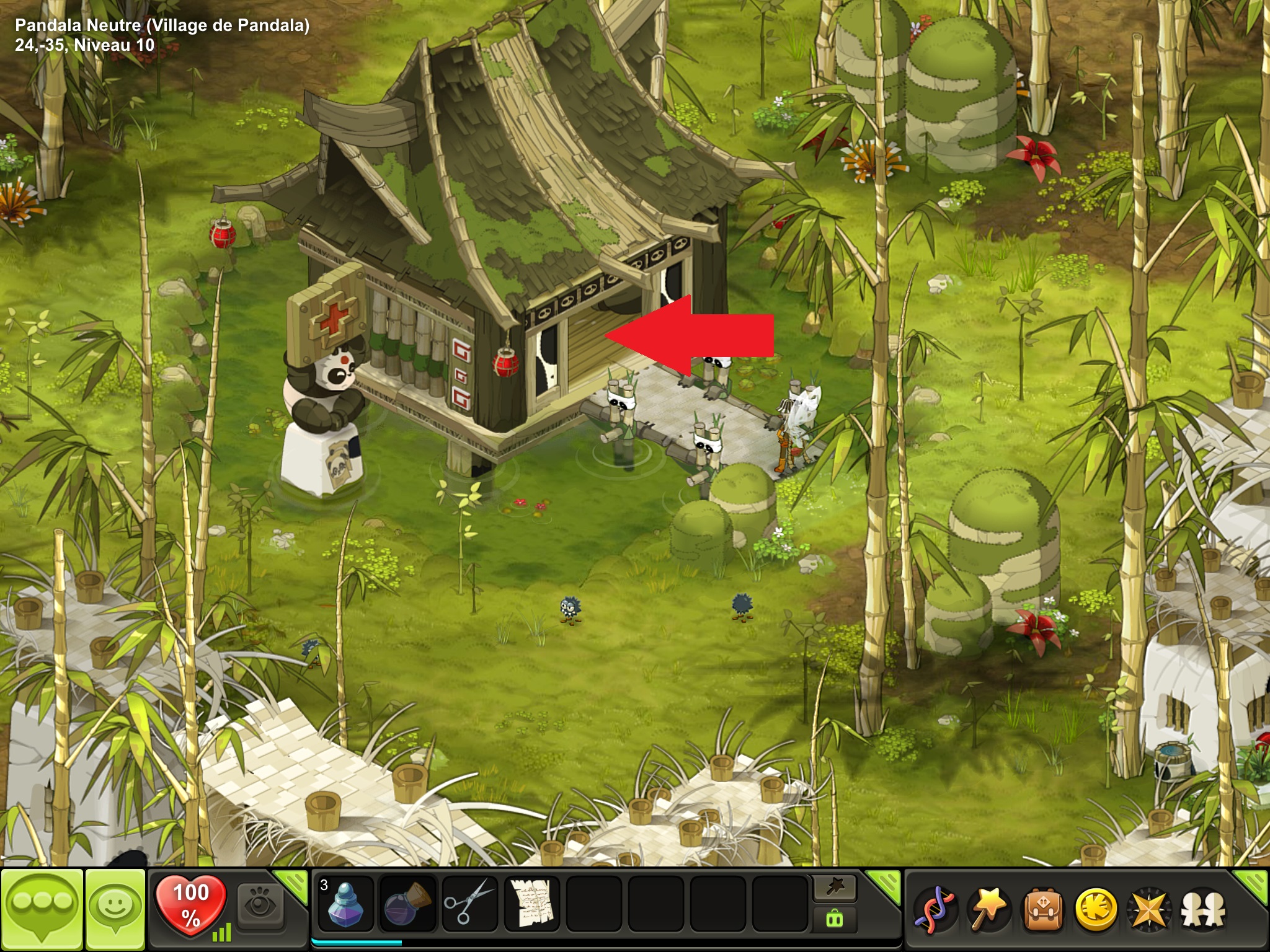Viewport: 1270px width, 952px height.
Task: Expand the green corner tab after the shortcut slots
Action: (x=884, y=883)
